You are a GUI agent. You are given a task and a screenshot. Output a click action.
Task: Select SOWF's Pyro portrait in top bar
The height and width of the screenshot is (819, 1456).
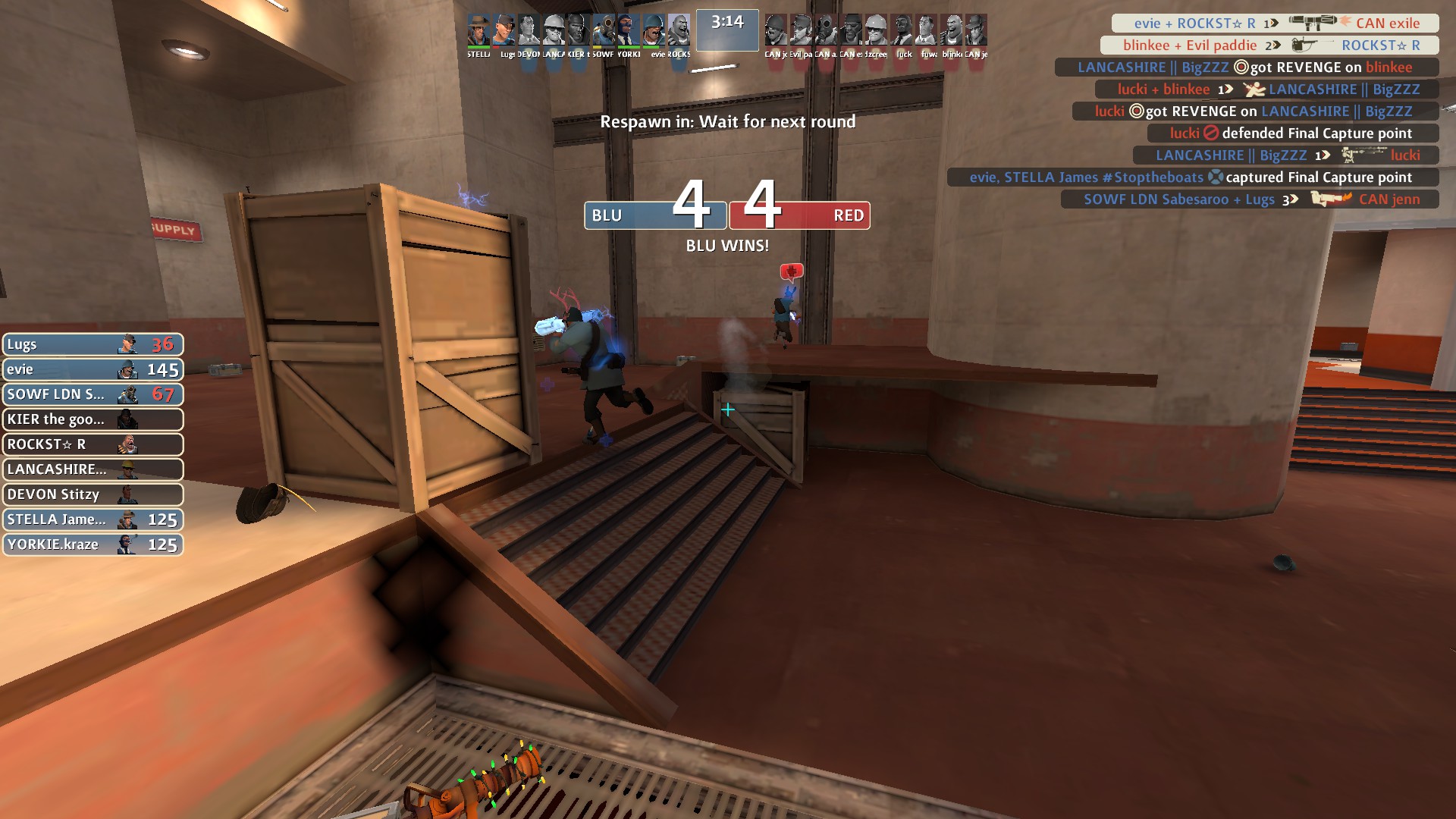[x=604, y=32]
